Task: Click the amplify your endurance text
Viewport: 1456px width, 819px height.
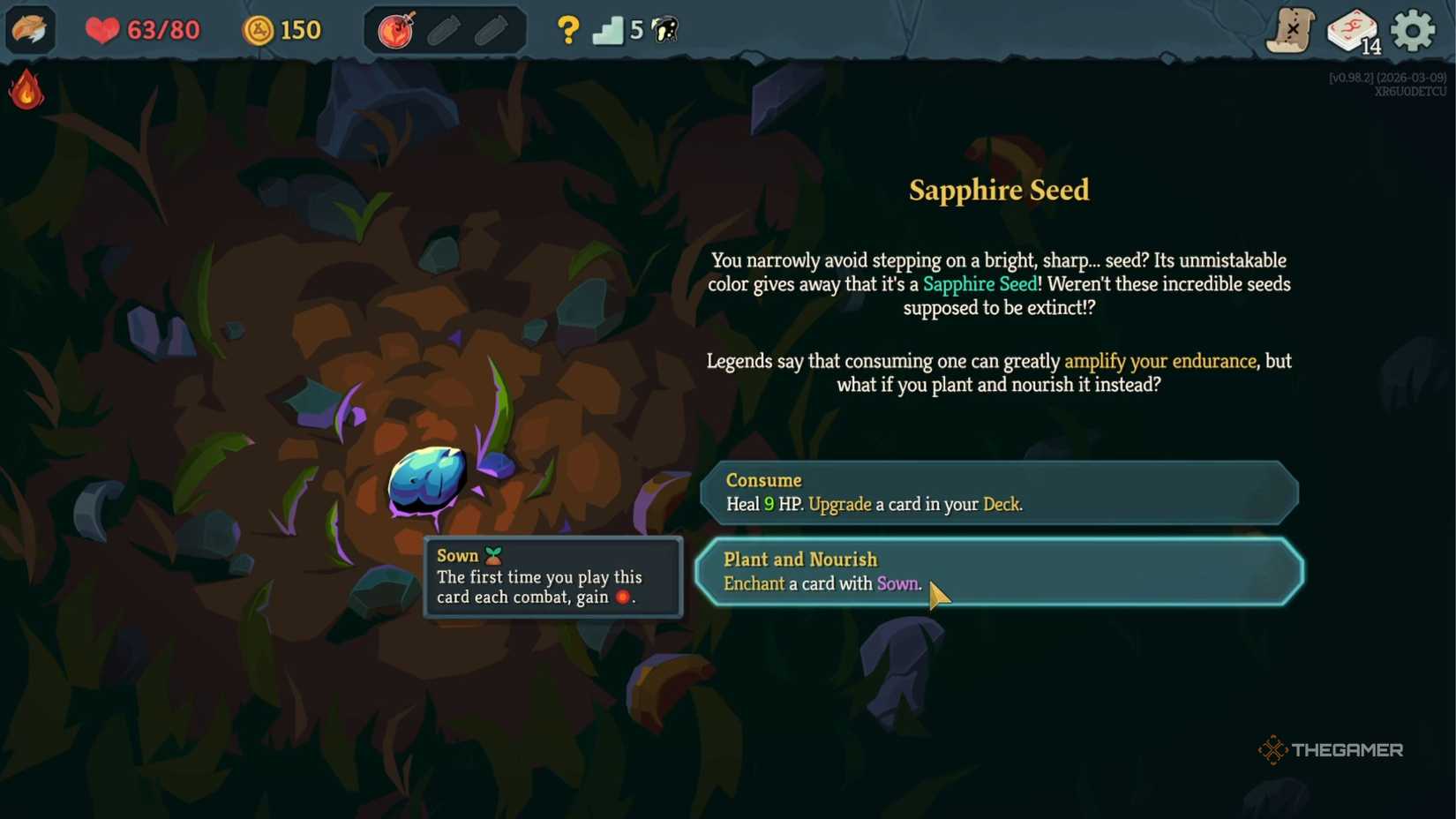Action: pyautogui.click(x=1160, y=361)
